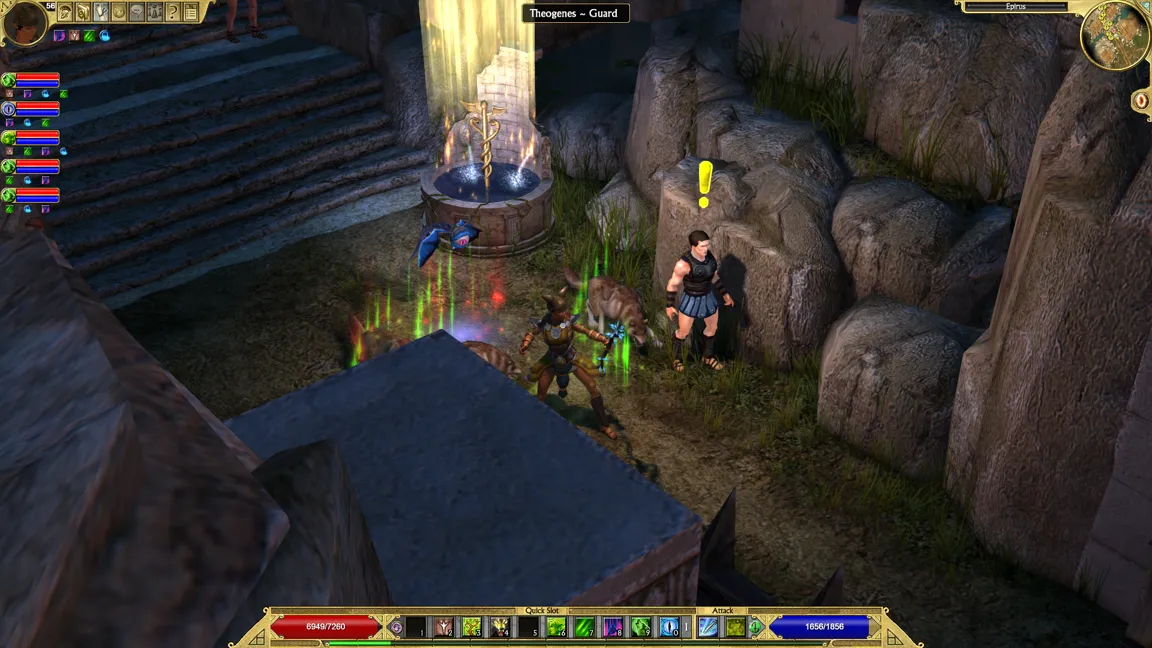Screen dimensions: 1152x648
Task: Select the first pet's green portrait icon
Action: (8, 79)
